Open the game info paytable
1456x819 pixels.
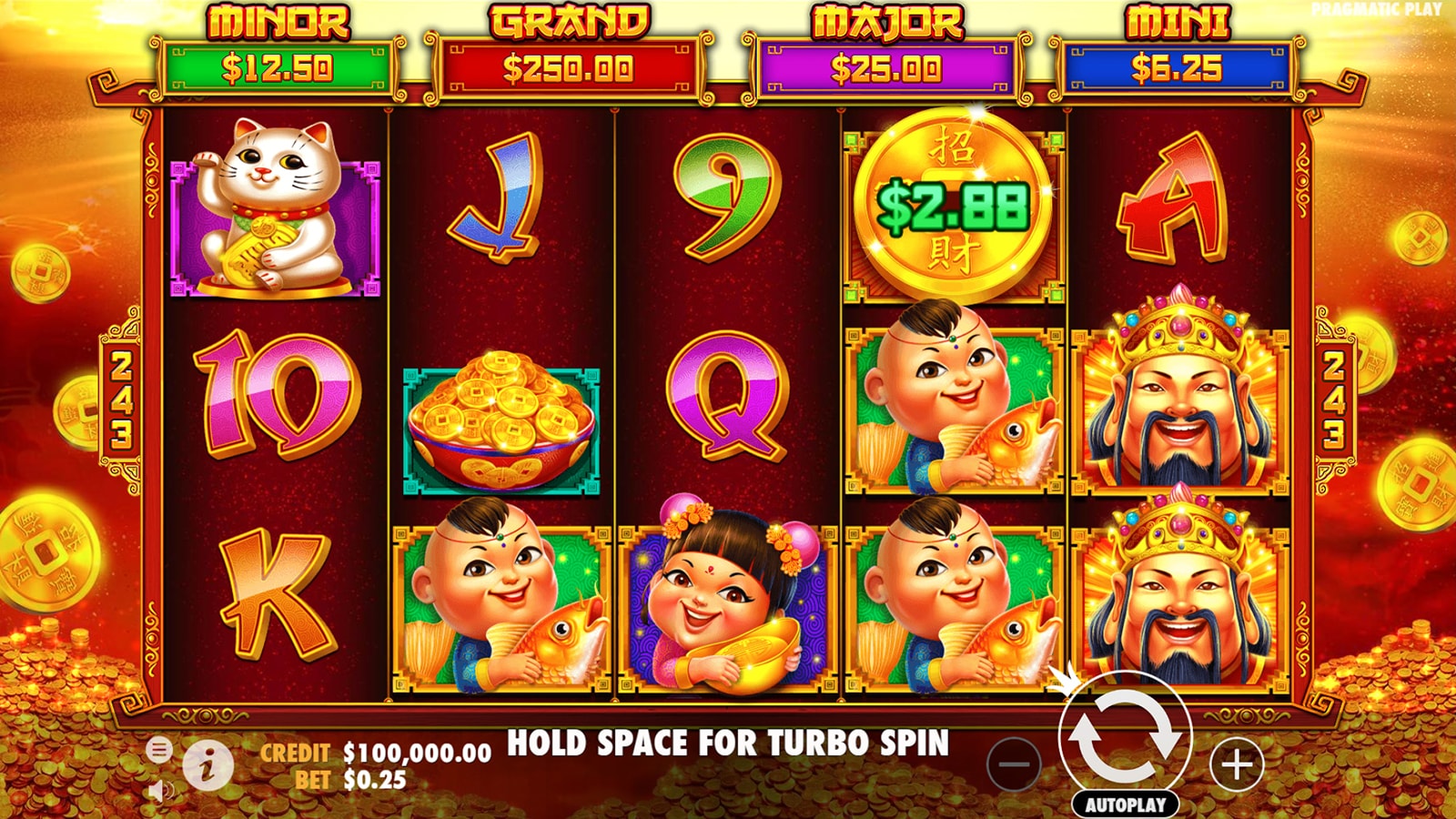pyautogui.click(x=207, y=764)
